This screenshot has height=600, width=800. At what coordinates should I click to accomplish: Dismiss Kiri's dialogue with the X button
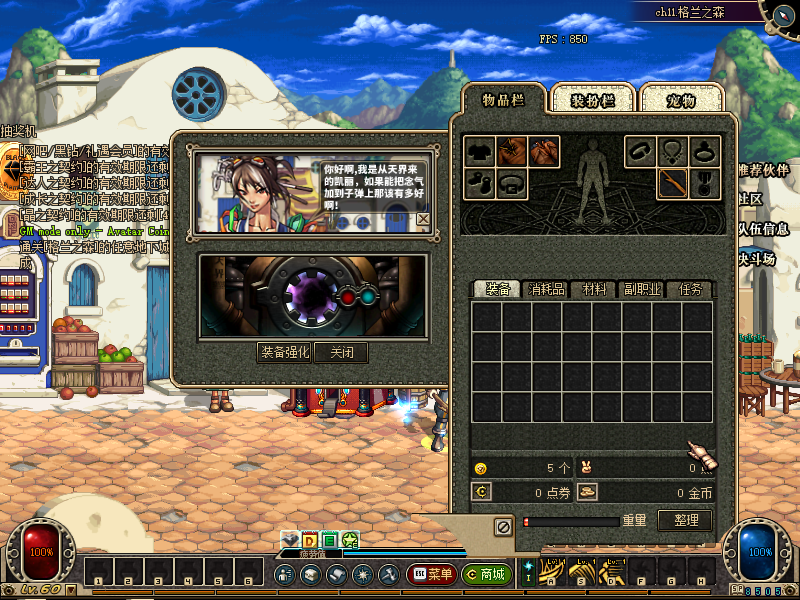pos(423,219)
